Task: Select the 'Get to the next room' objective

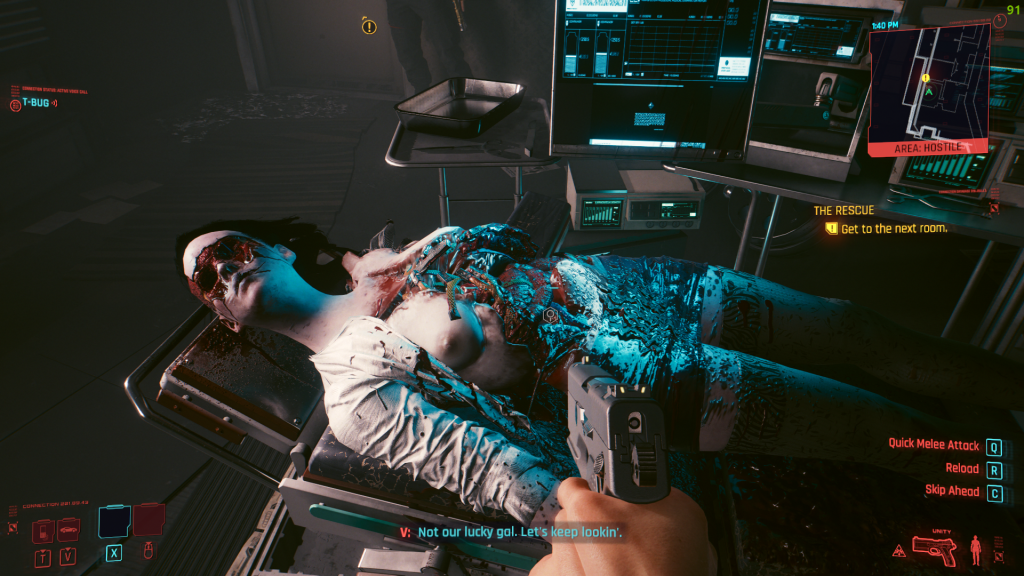Action: click(x=893, y=229)
